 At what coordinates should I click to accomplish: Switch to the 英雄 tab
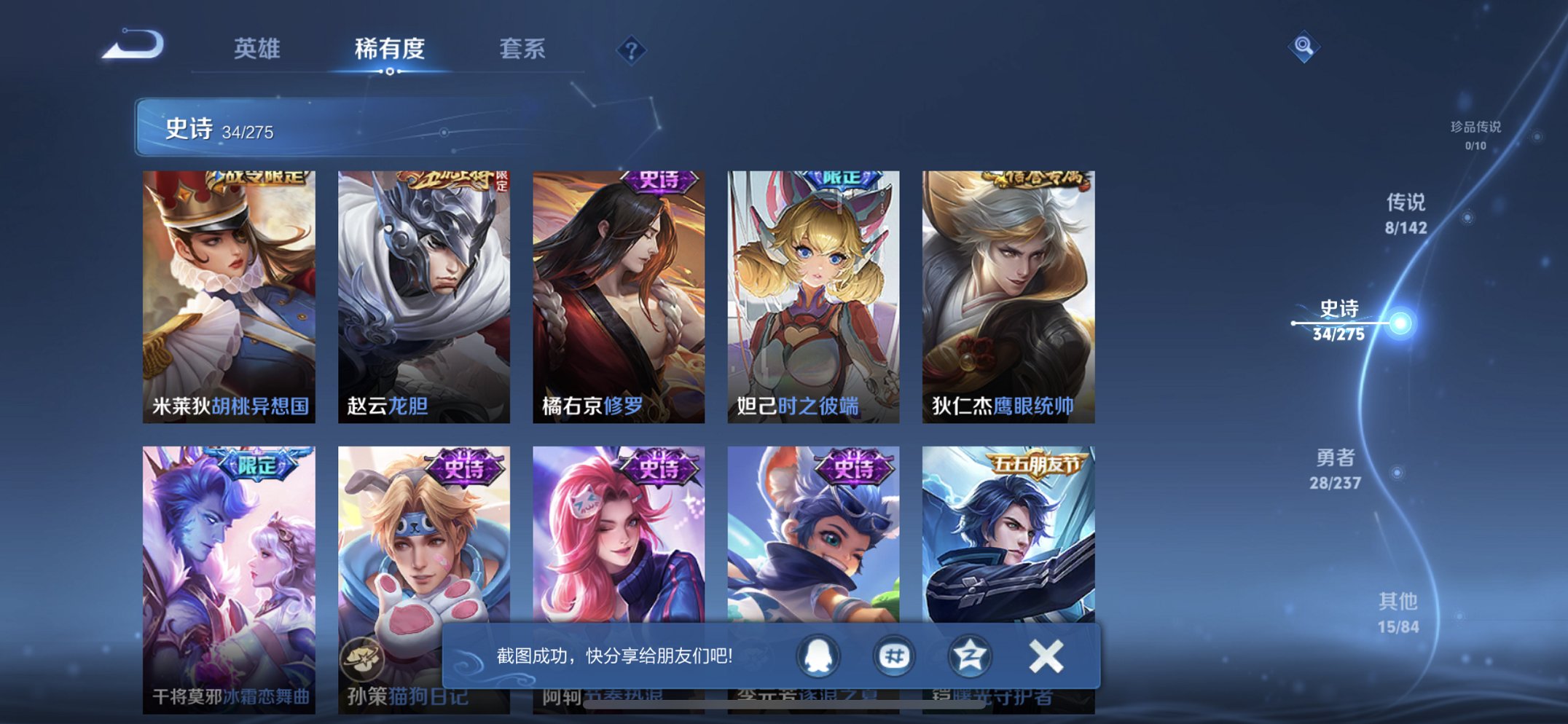tap(259, 50)
